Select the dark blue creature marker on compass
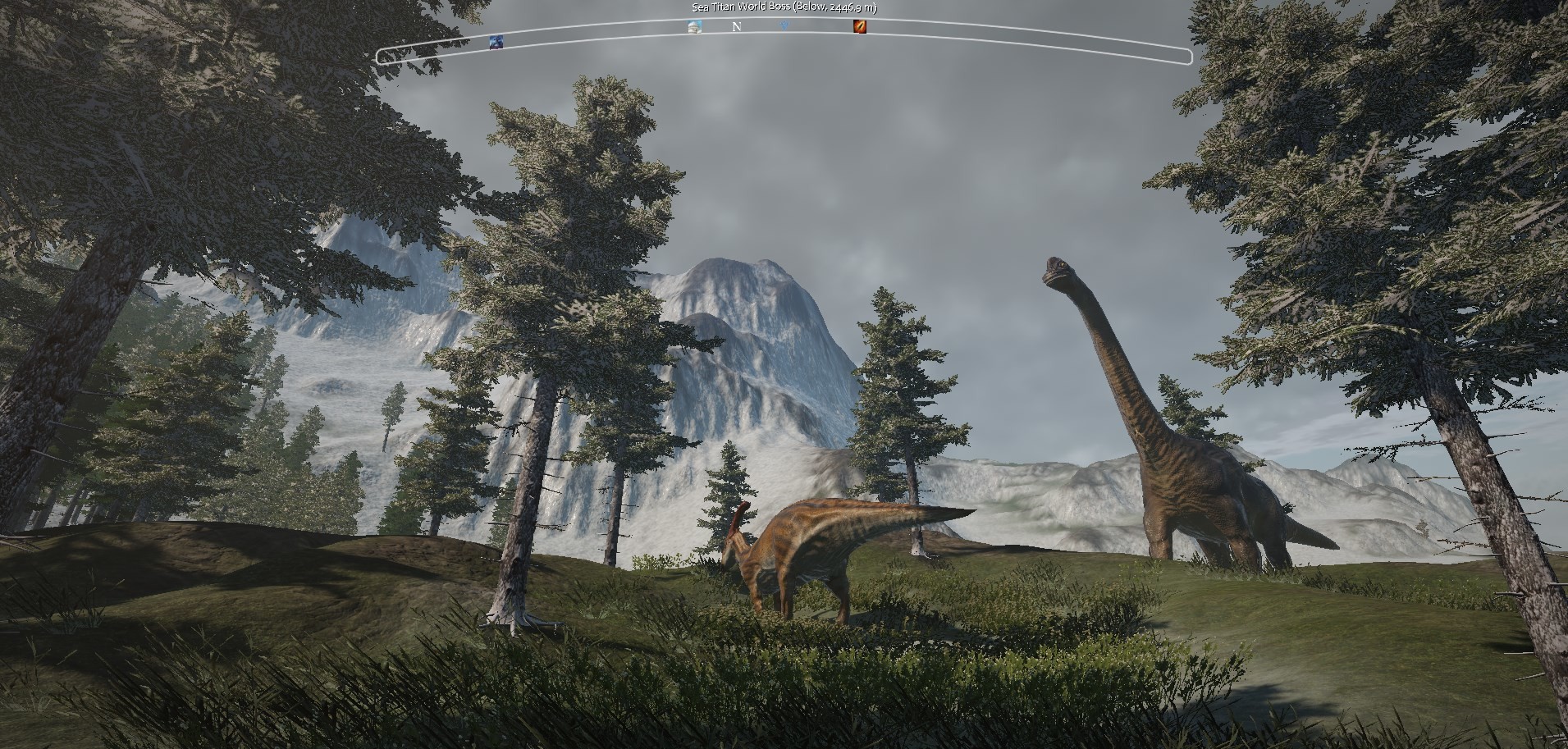Image resolution: width=1568 pixels, height=749 pixels. tap(496, 41)
